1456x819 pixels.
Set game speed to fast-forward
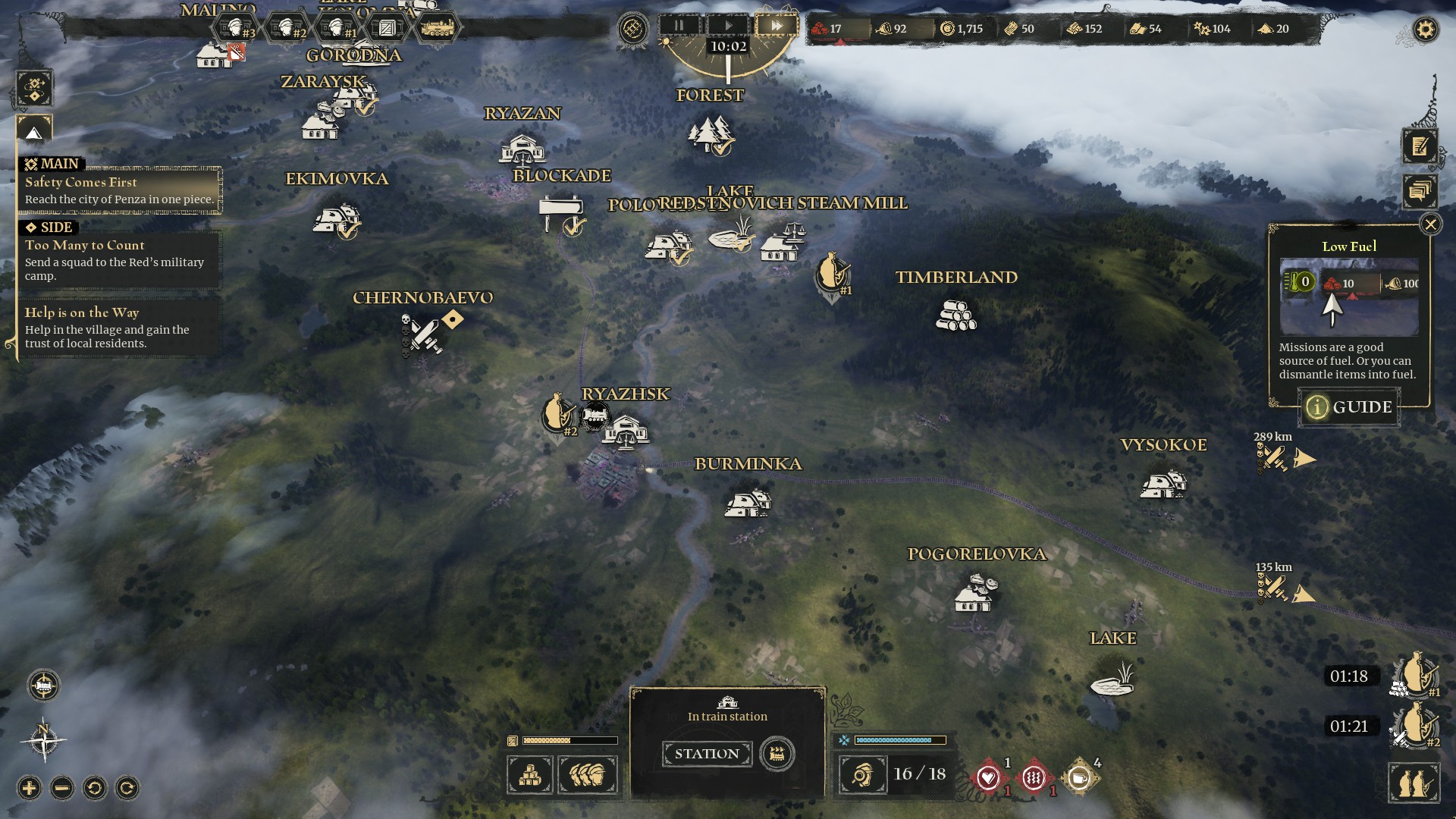777,26
